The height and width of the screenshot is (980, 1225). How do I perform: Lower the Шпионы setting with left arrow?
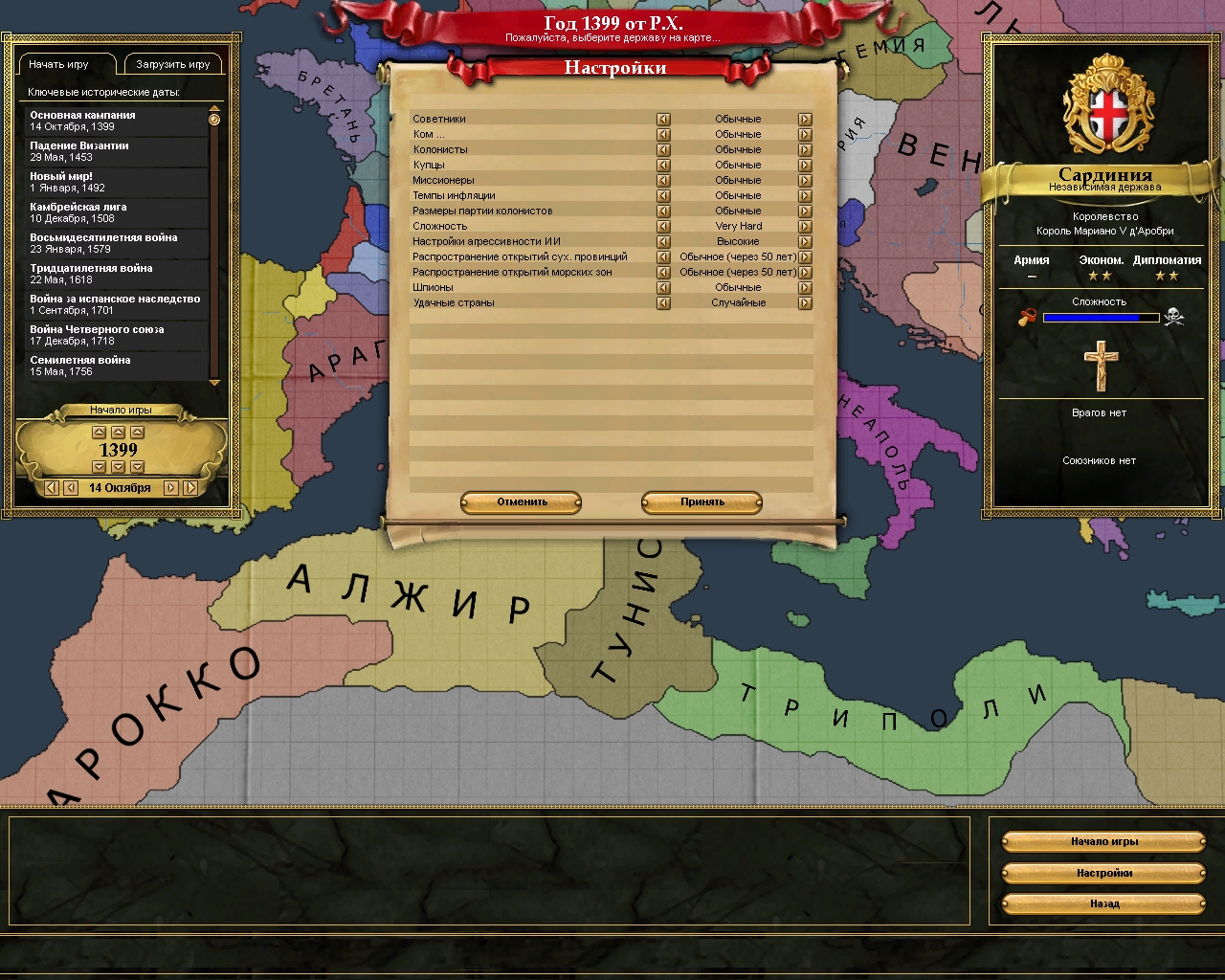[663, 288]
